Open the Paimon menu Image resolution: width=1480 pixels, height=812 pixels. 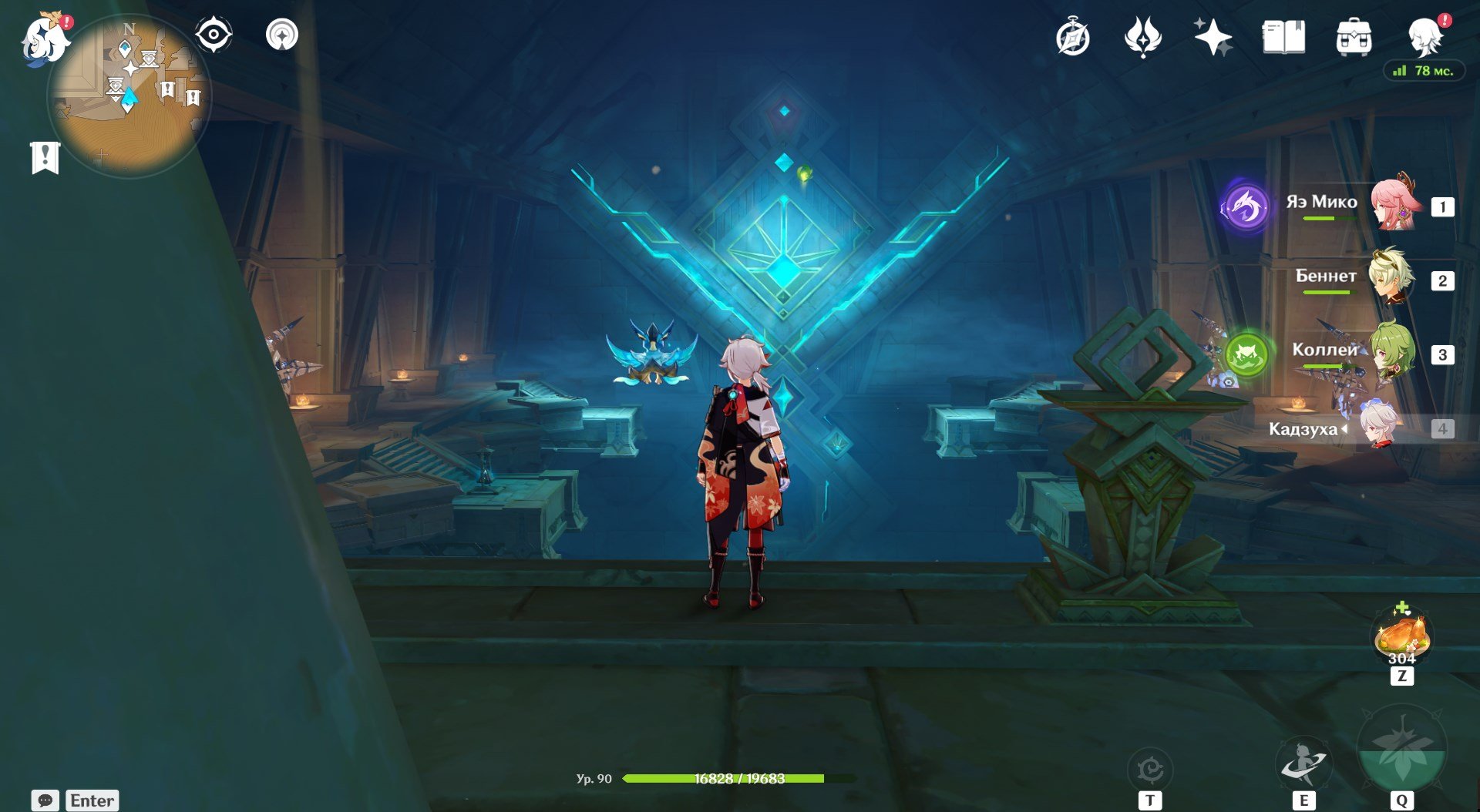45,39
